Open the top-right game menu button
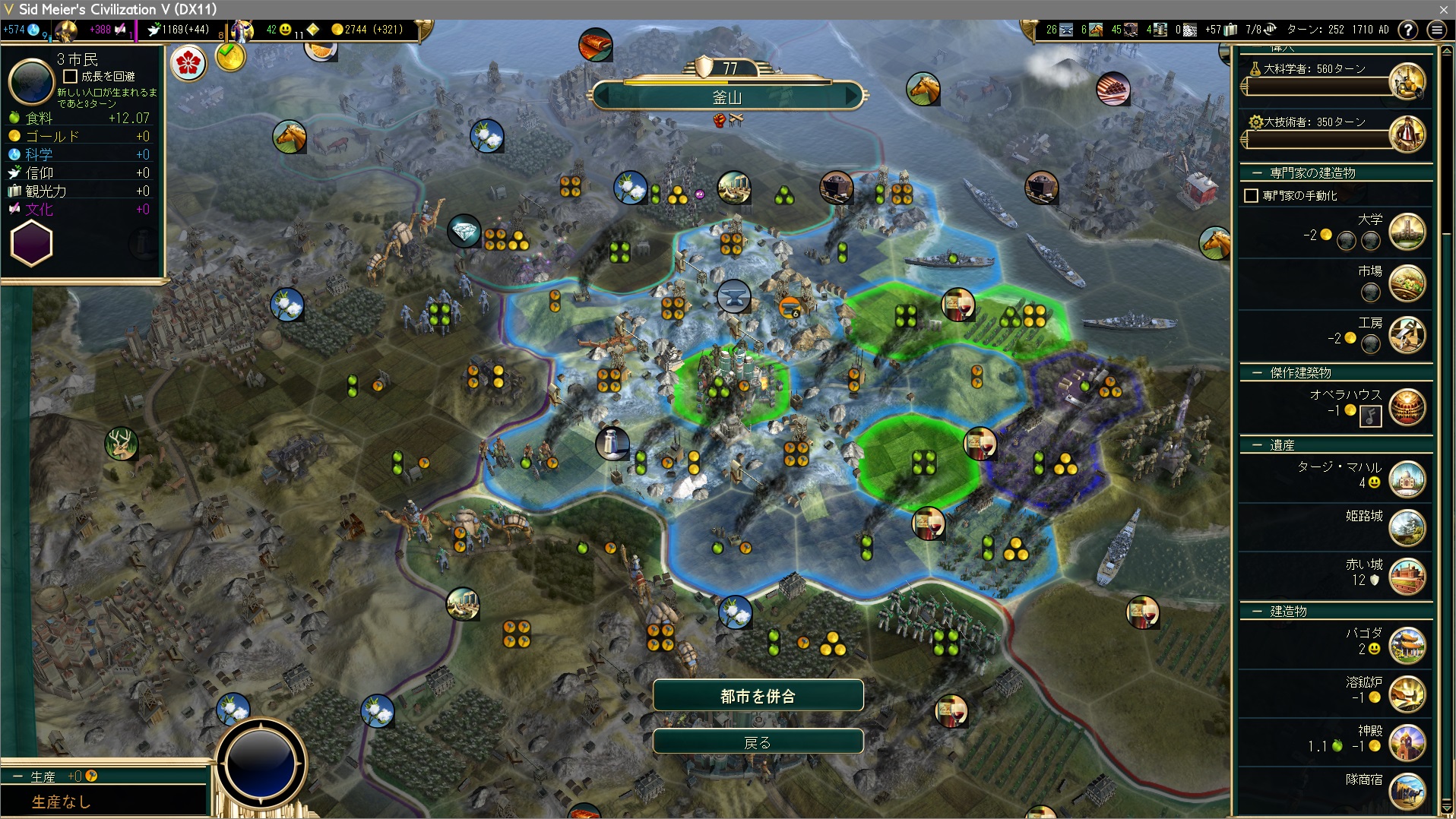 point(1436,30)
